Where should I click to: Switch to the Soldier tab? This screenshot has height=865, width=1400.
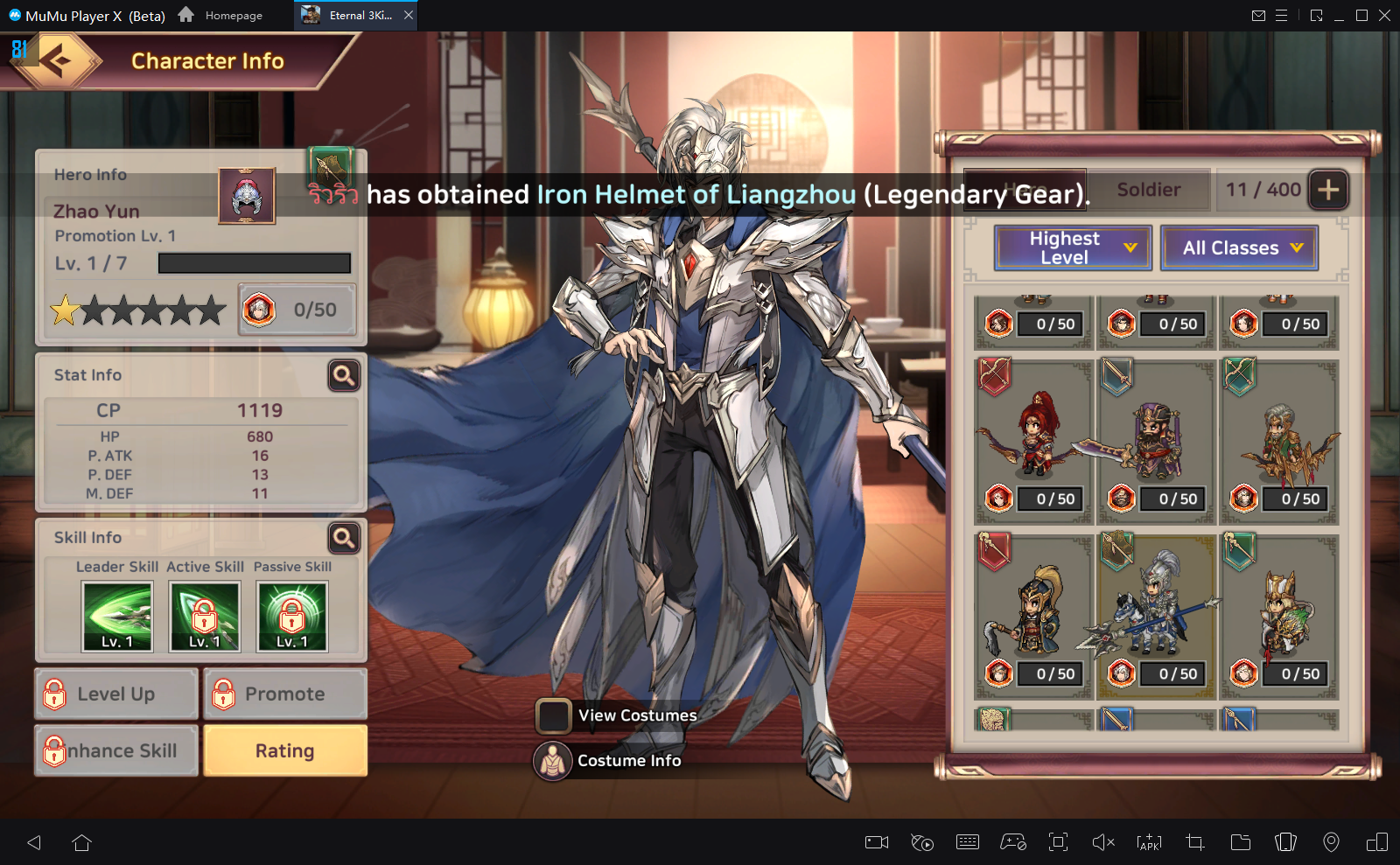pos(1148,190)
